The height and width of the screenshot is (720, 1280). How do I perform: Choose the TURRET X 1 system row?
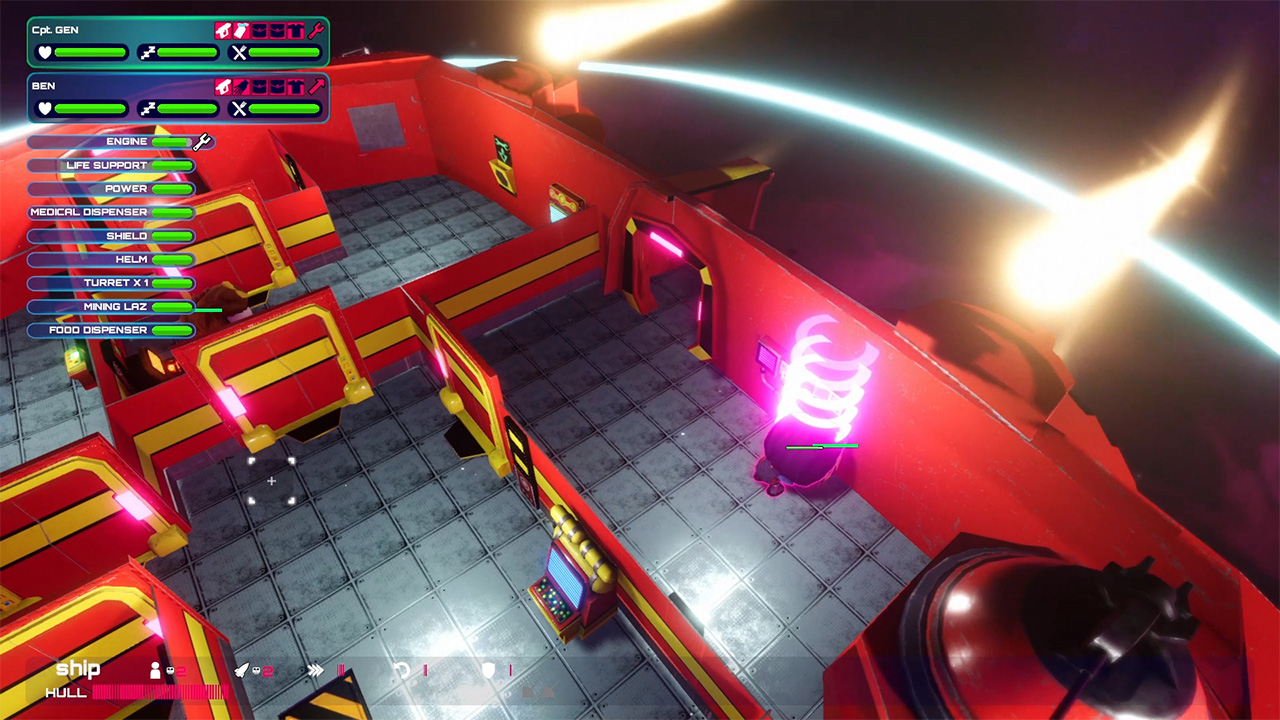[x=112, y=283]
